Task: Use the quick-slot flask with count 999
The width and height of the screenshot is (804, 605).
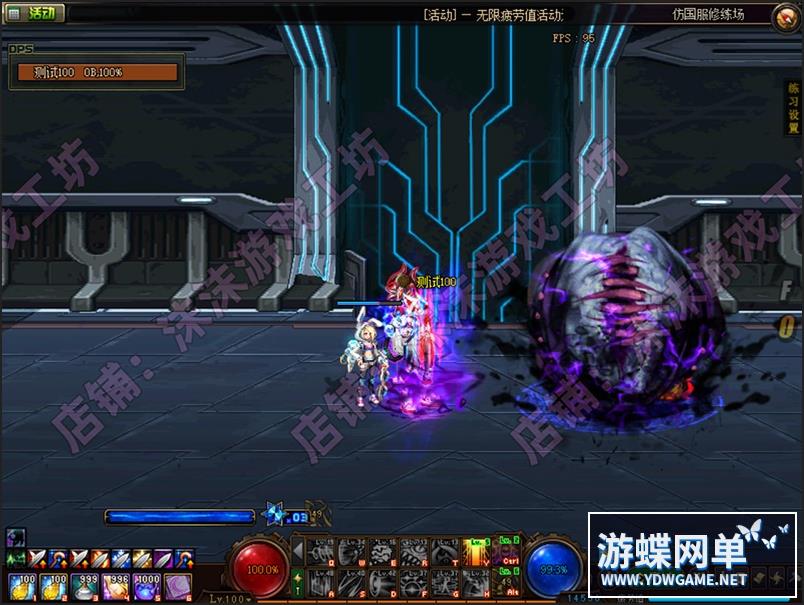Action: pos(84,587)
